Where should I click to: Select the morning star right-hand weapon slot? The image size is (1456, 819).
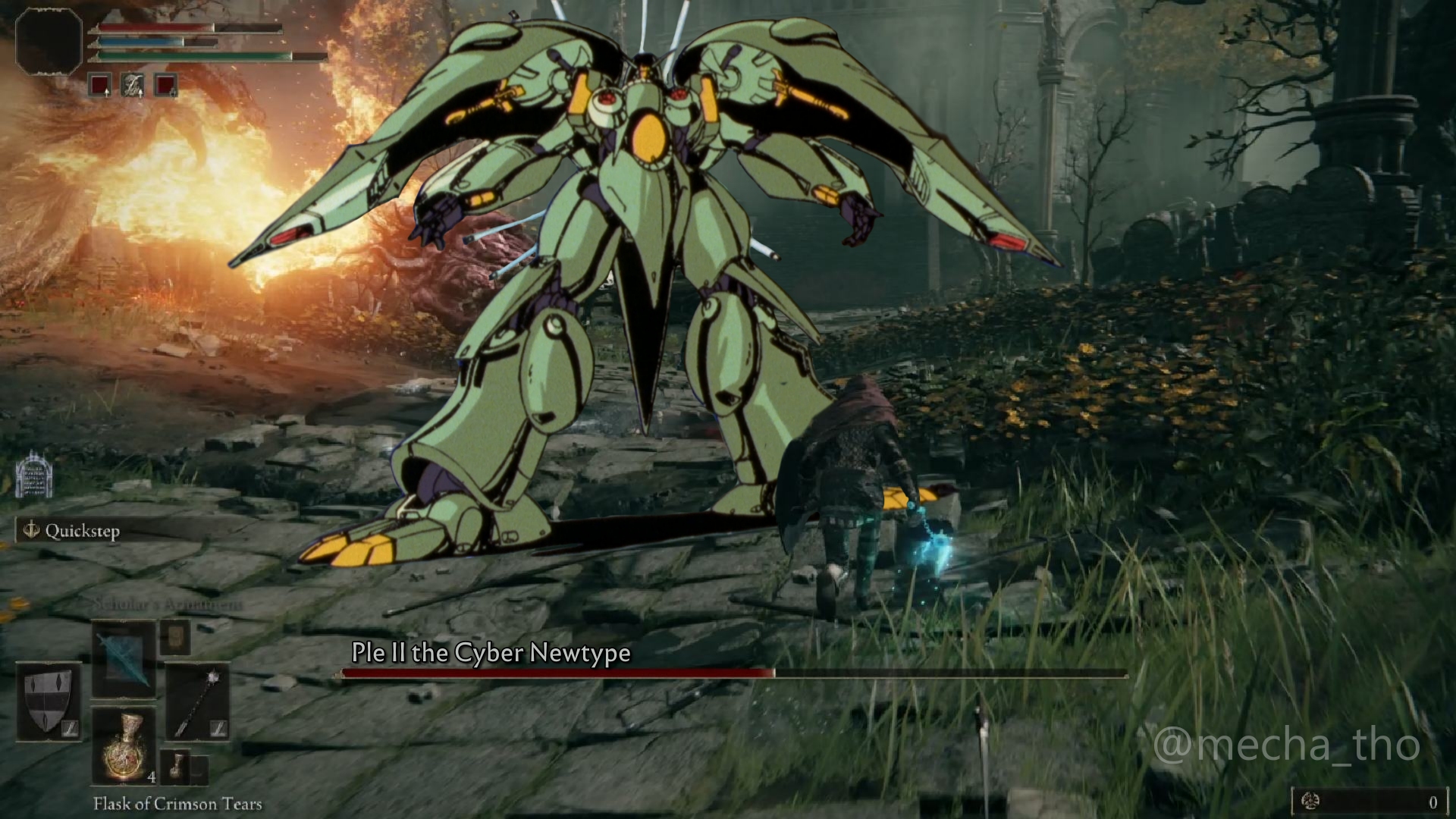tap(197, 701)
